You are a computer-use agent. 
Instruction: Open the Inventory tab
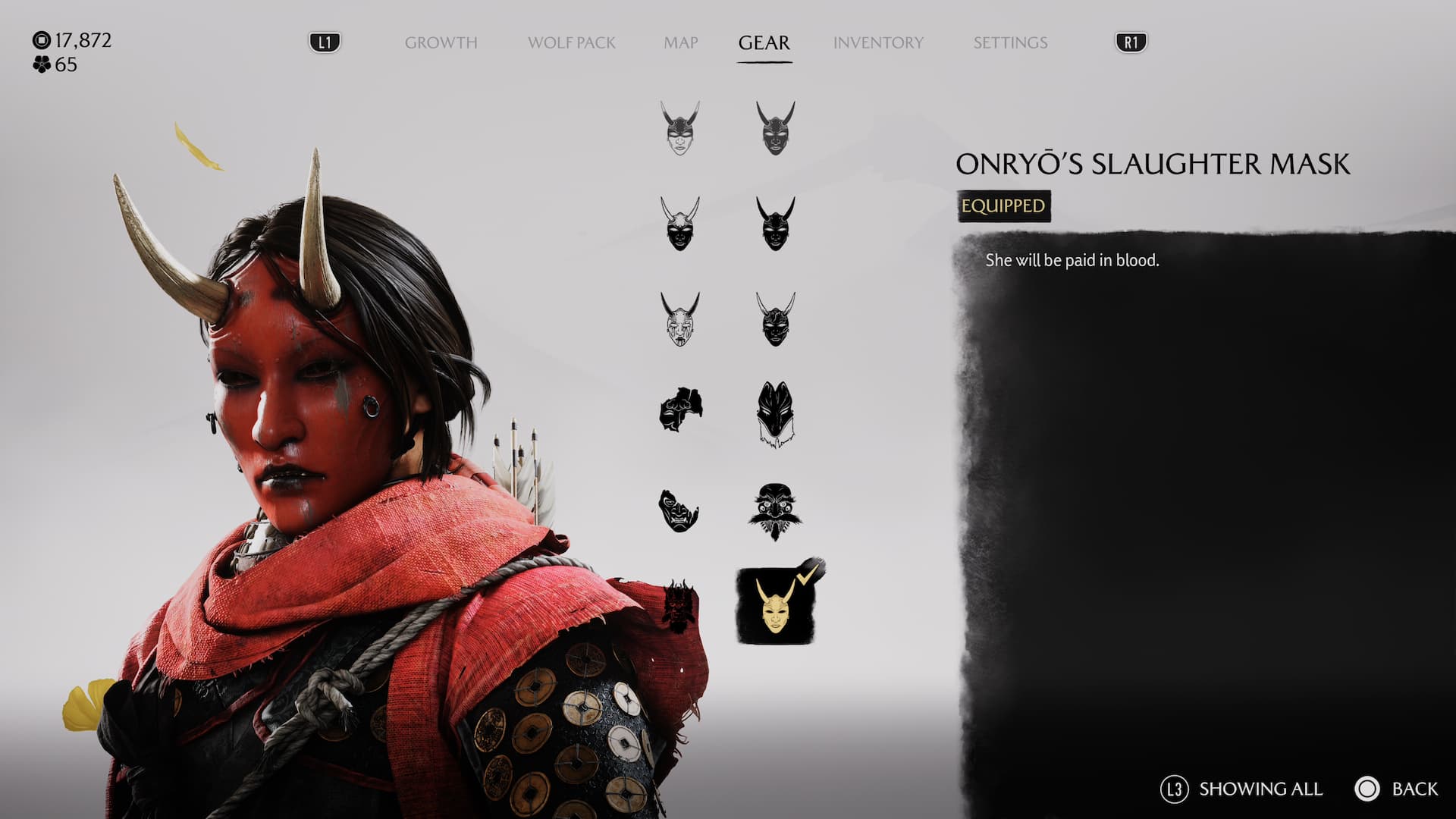pos(878,42)
